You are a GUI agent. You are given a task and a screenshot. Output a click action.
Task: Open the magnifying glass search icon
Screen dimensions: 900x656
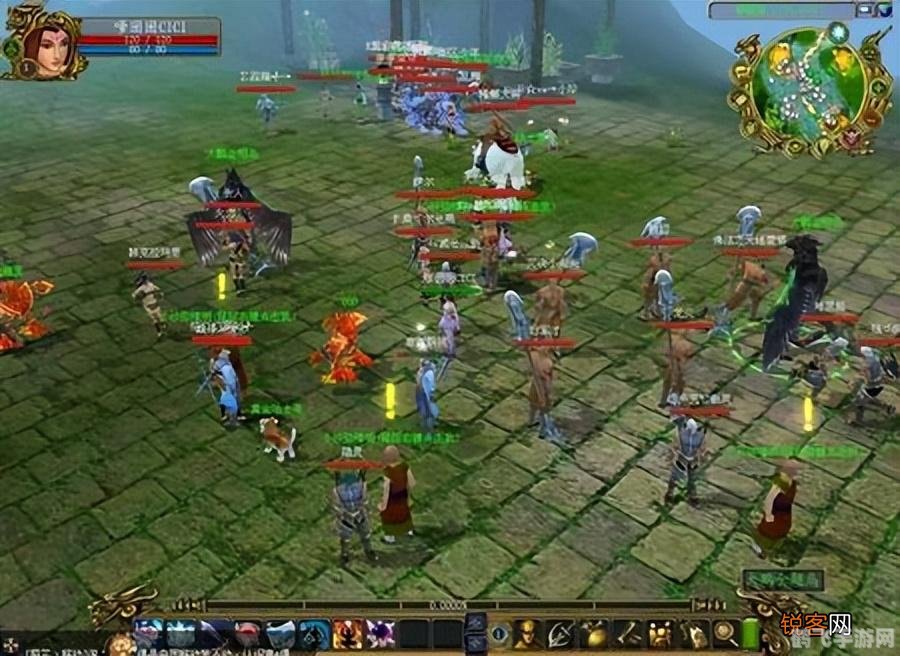725,633
